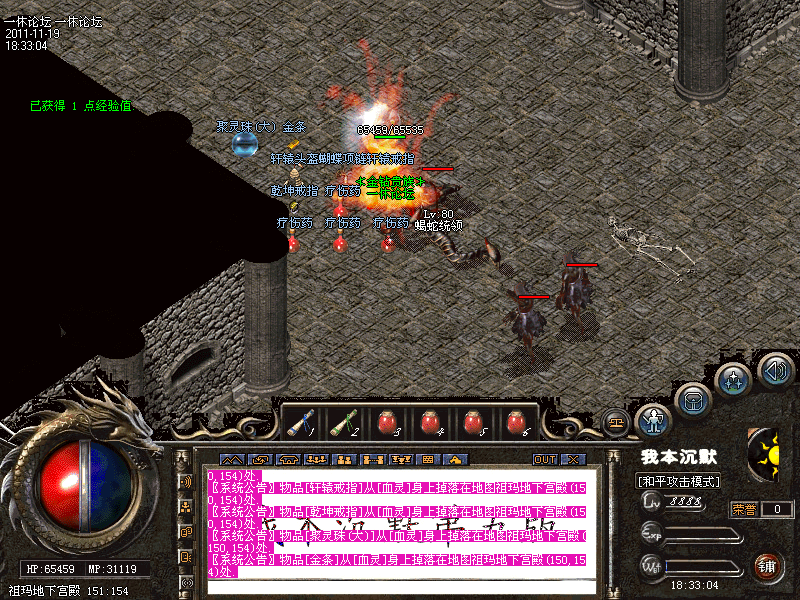Switch the 和平攻击模式 attack mode
This screenshot has width=800, height=600.
tap(679, 482)
